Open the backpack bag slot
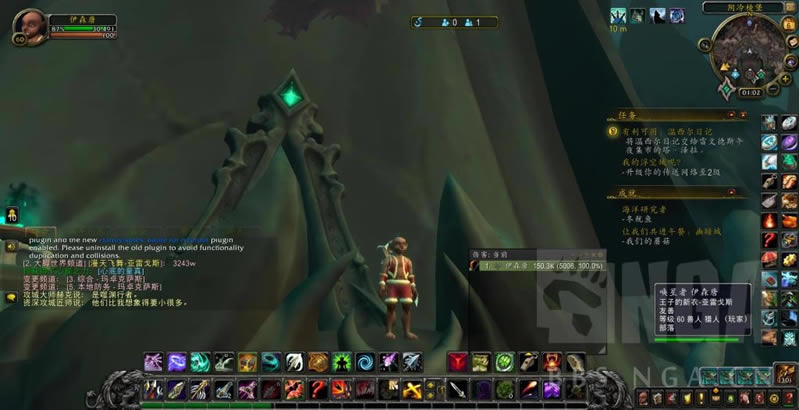 (x=787, y=375)
